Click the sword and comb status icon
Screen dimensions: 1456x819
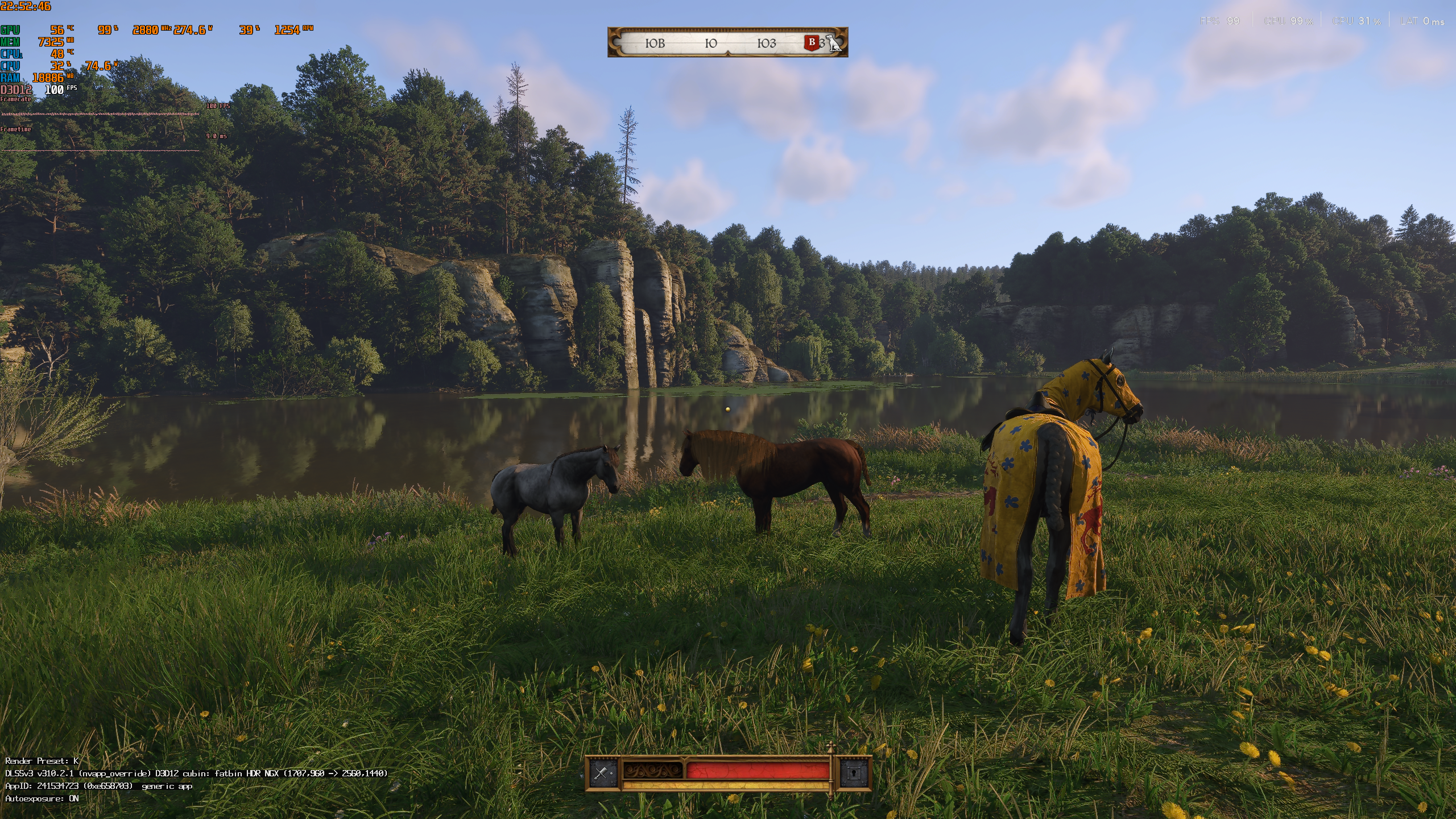[x=602, y=772]
